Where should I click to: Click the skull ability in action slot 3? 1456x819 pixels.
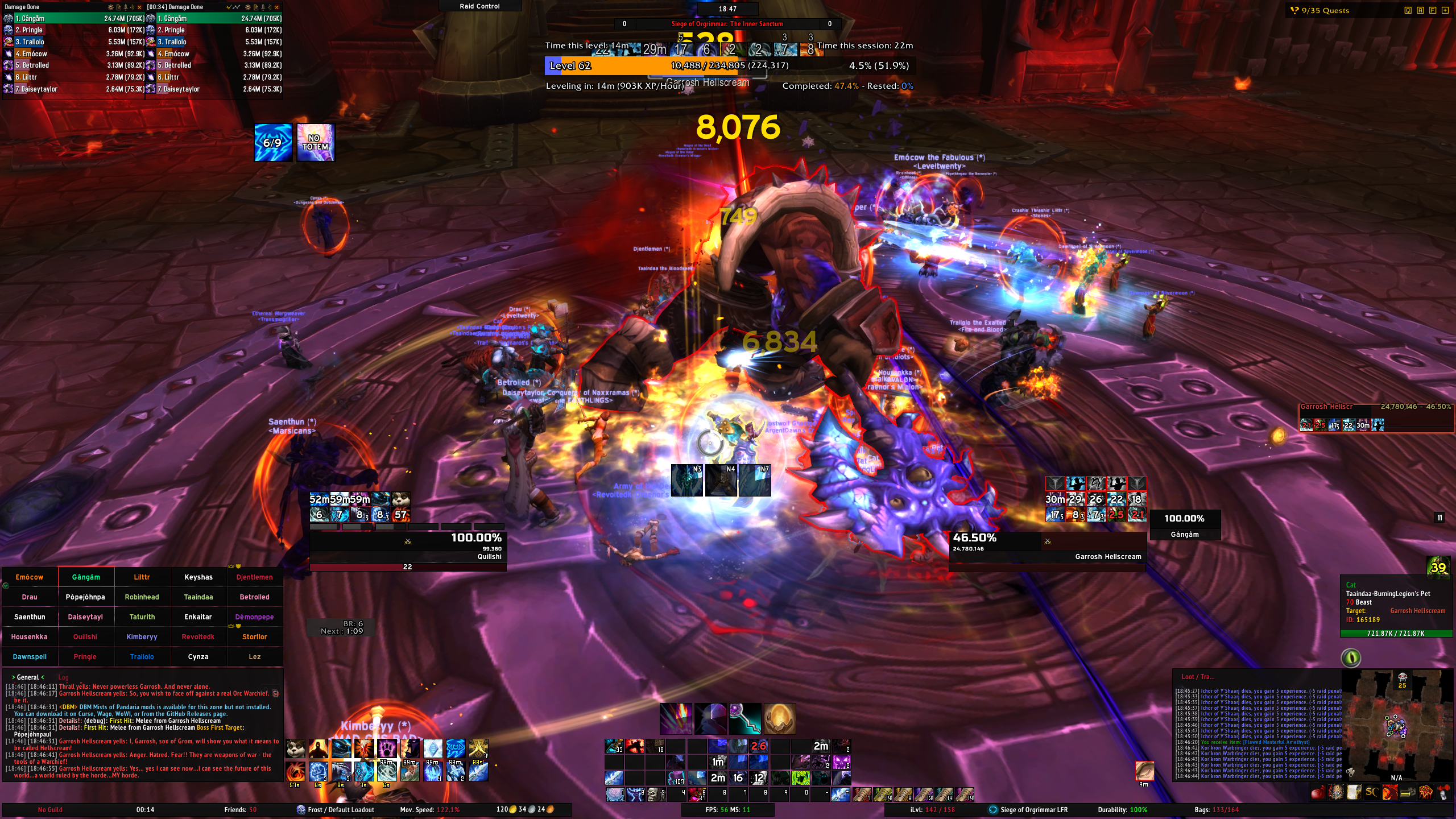pos(653,794)
